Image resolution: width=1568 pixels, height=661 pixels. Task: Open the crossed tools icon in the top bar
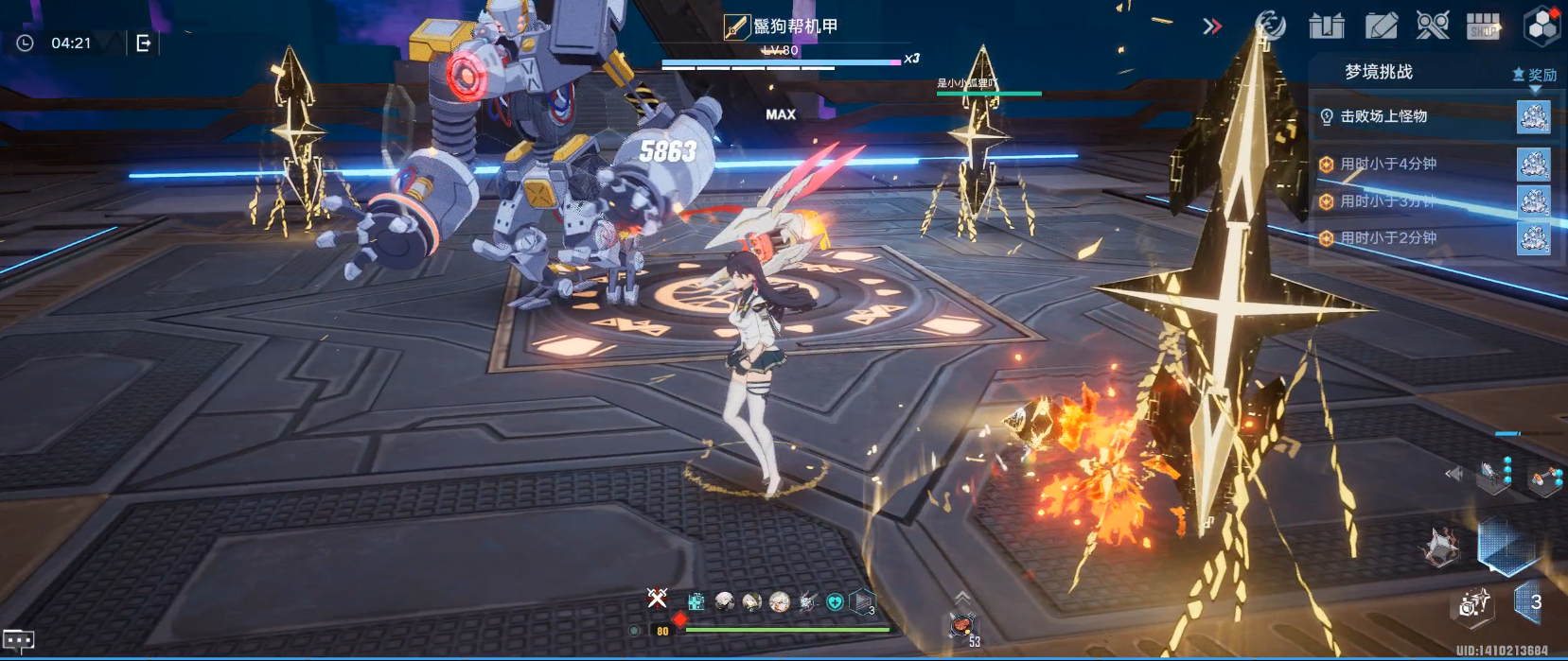point(1433,26)
